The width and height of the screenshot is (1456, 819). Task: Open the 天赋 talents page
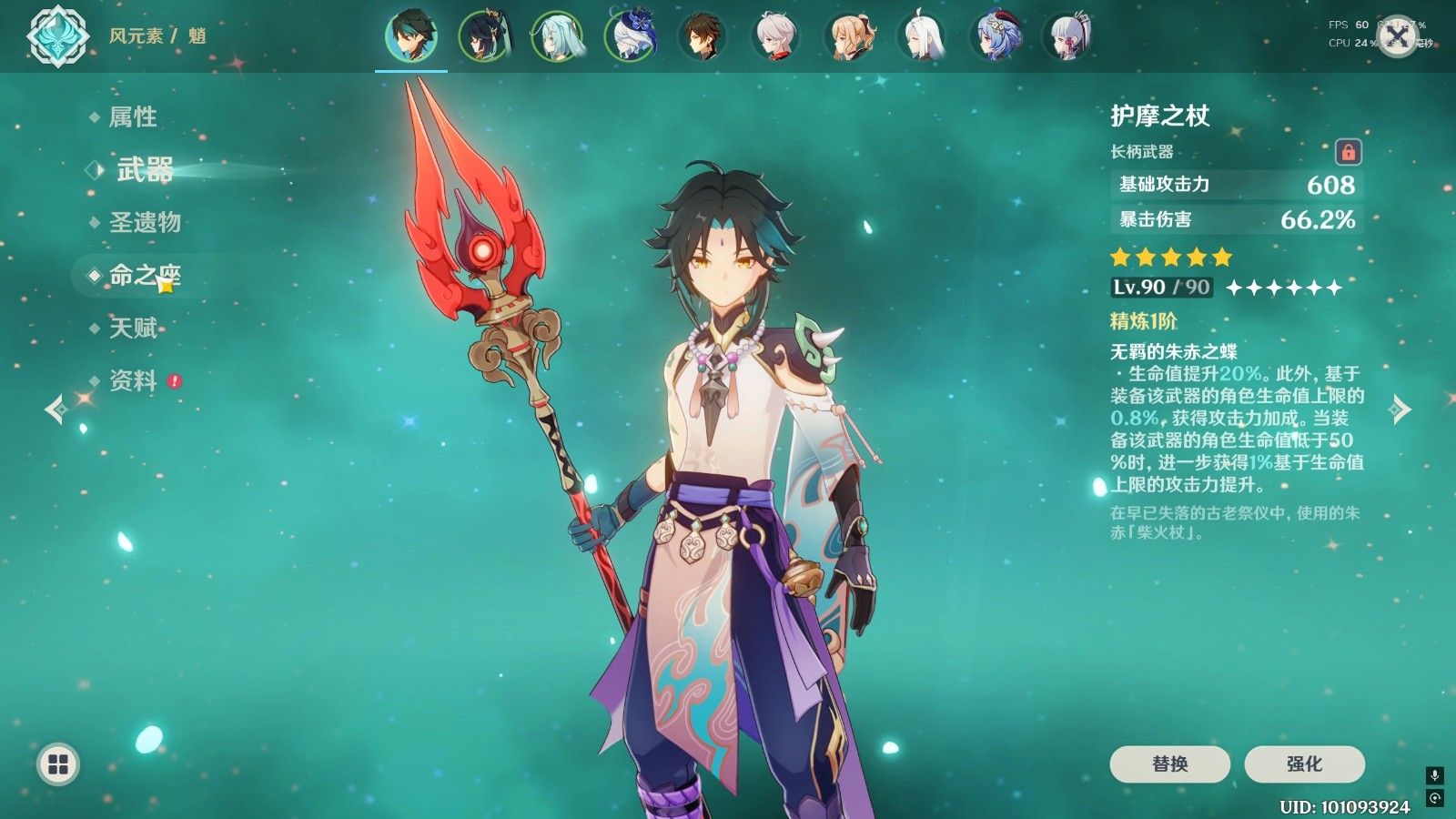pyautogui.click(x=133, y=329)
